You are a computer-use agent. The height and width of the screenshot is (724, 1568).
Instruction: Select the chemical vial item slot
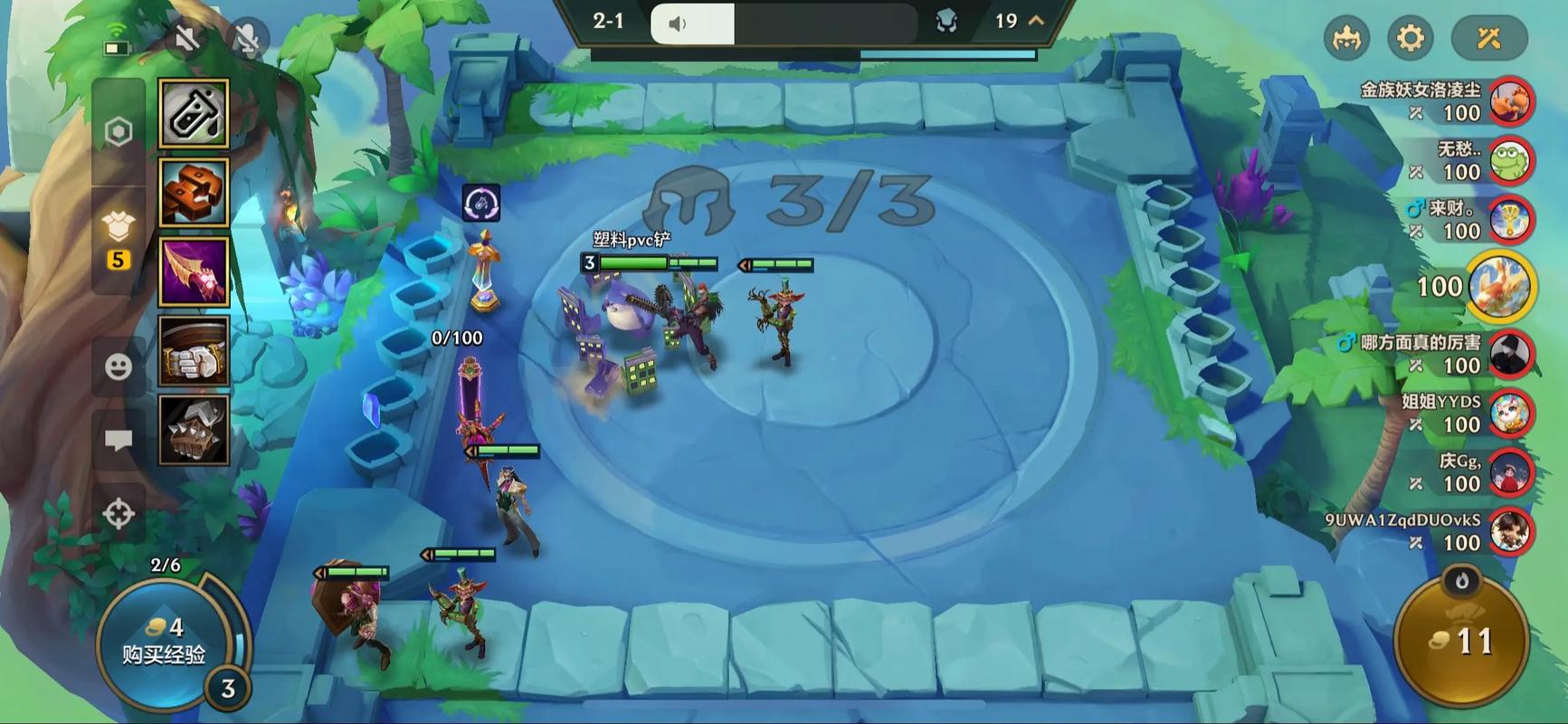click(x=194, y=113)
